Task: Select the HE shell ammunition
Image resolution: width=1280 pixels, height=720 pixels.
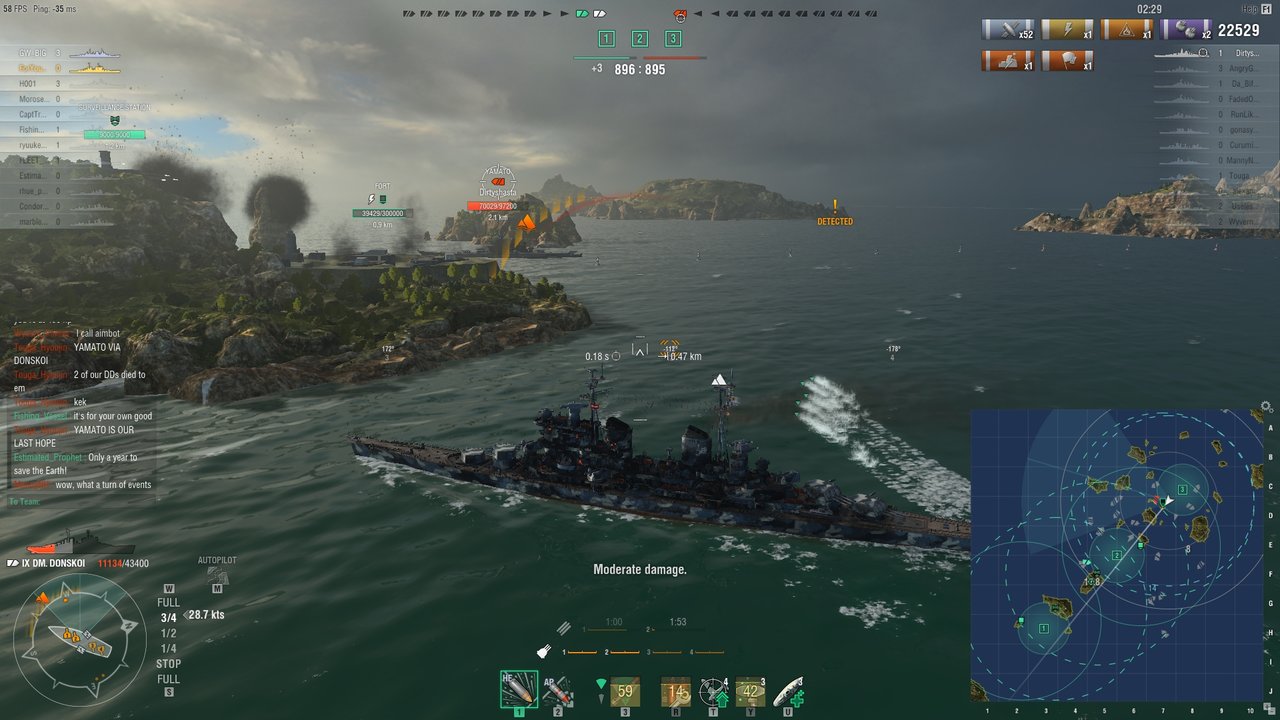Action: click(x=518, y=689)
